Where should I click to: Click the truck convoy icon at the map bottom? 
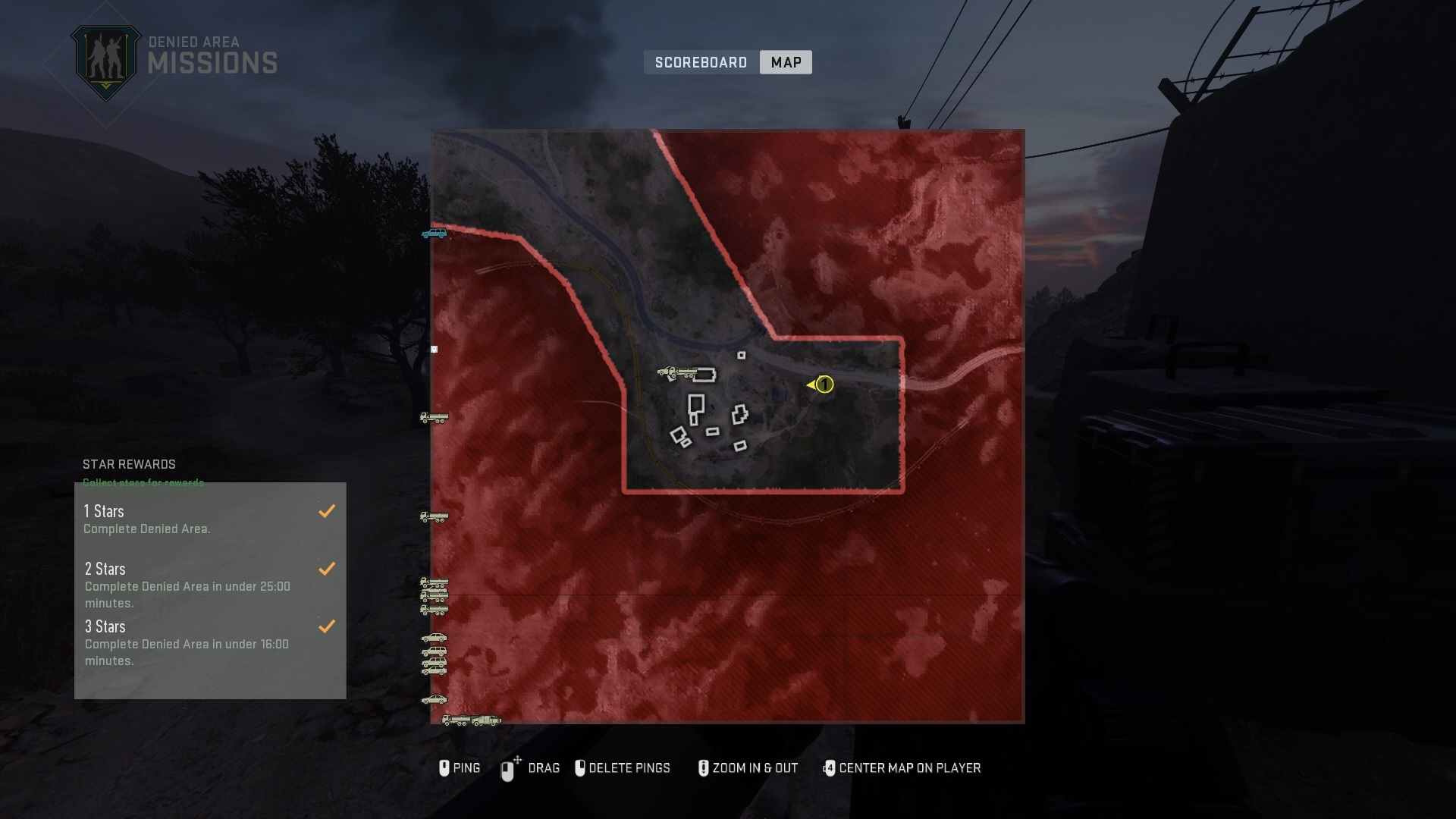coord(472,720)
